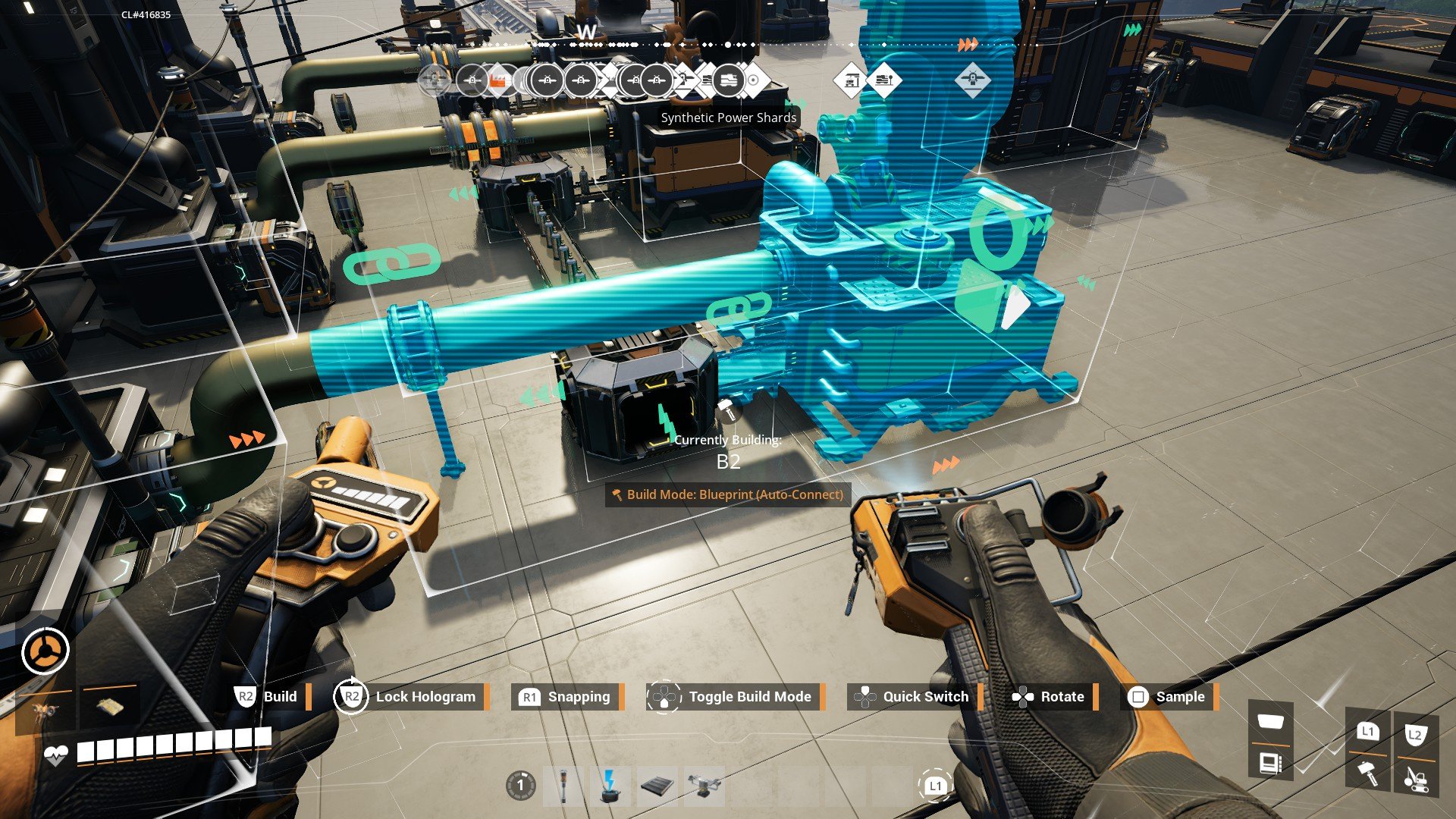
Task: Open the hotbar number 1 selector
Action: point(520,786)
